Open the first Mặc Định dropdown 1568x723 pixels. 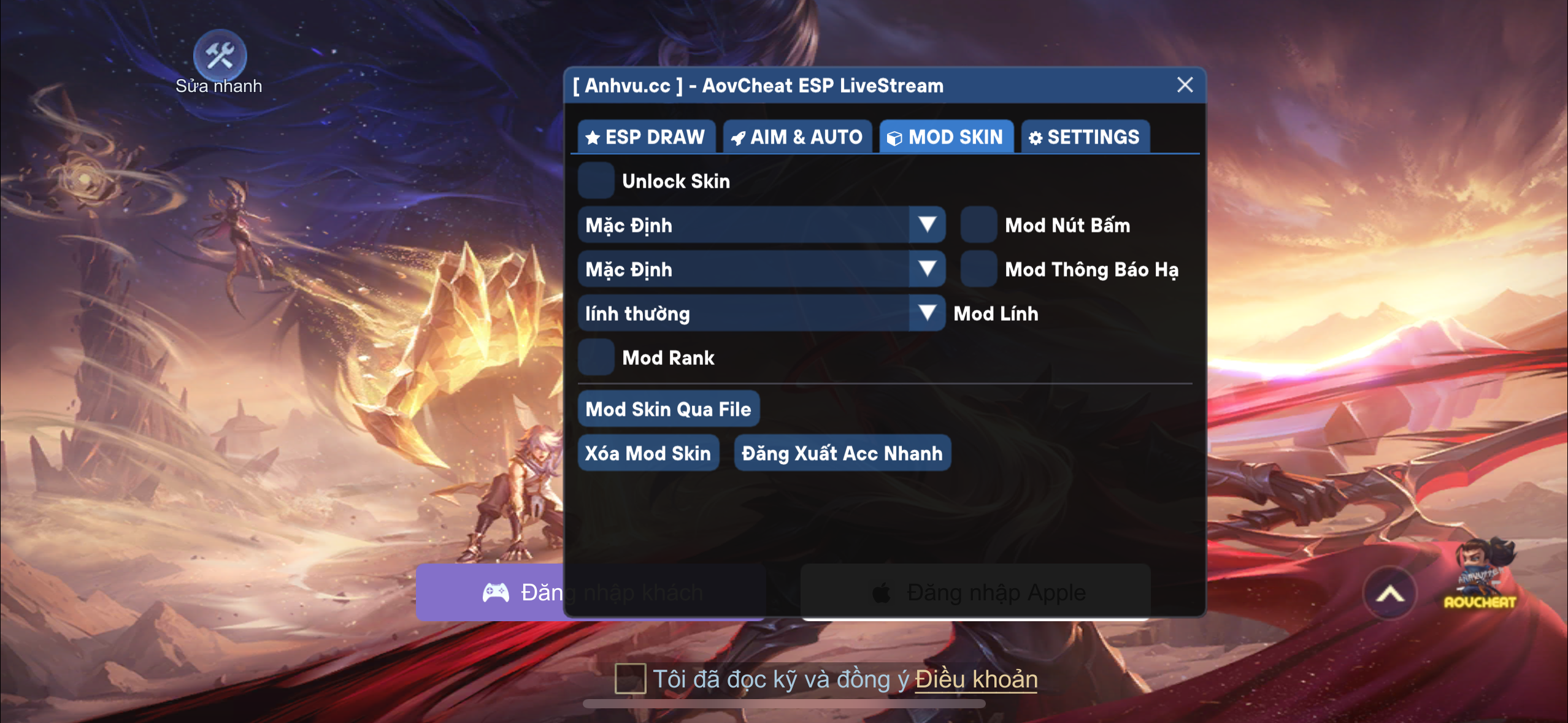[x=928, y=225]
